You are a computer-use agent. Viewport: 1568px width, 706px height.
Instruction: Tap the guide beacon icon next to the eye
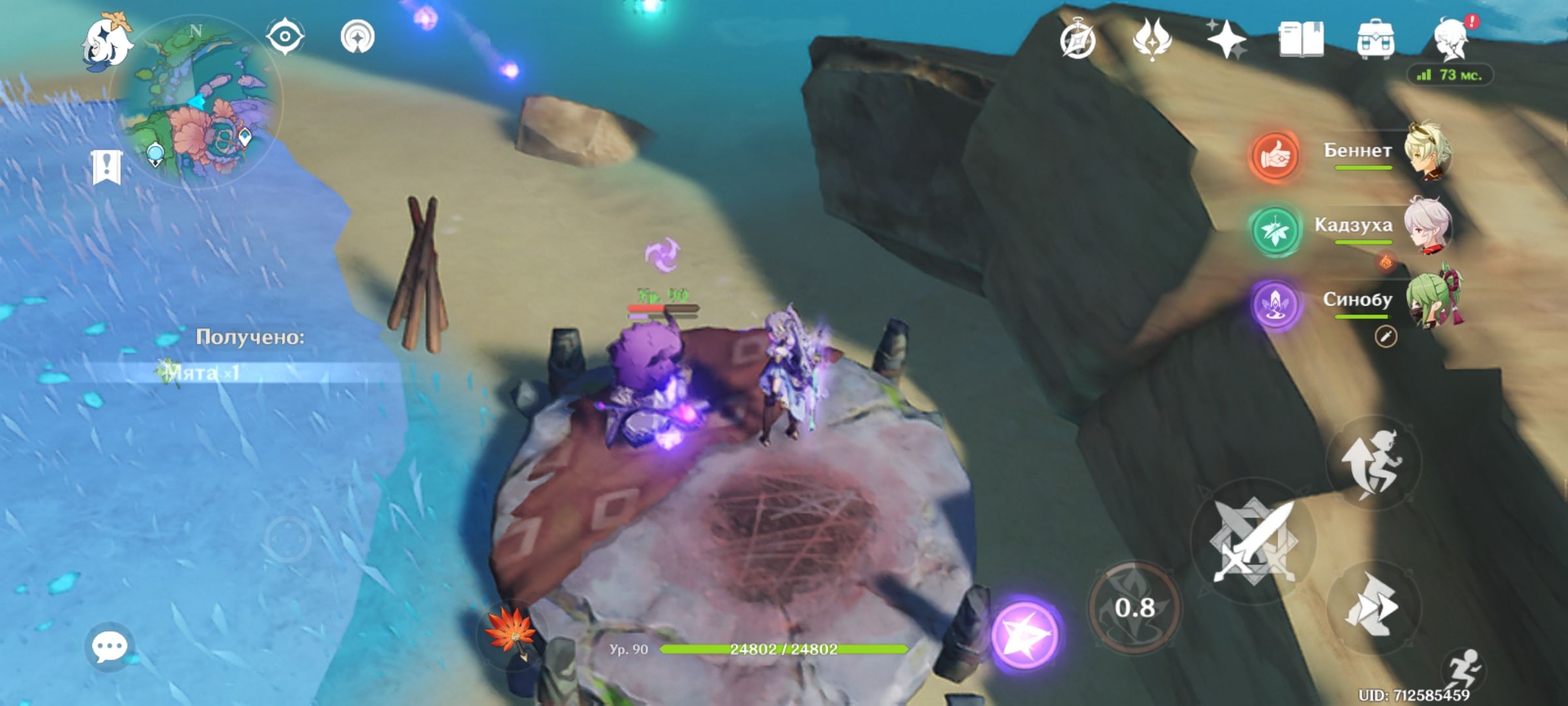(x=356, y=36)
